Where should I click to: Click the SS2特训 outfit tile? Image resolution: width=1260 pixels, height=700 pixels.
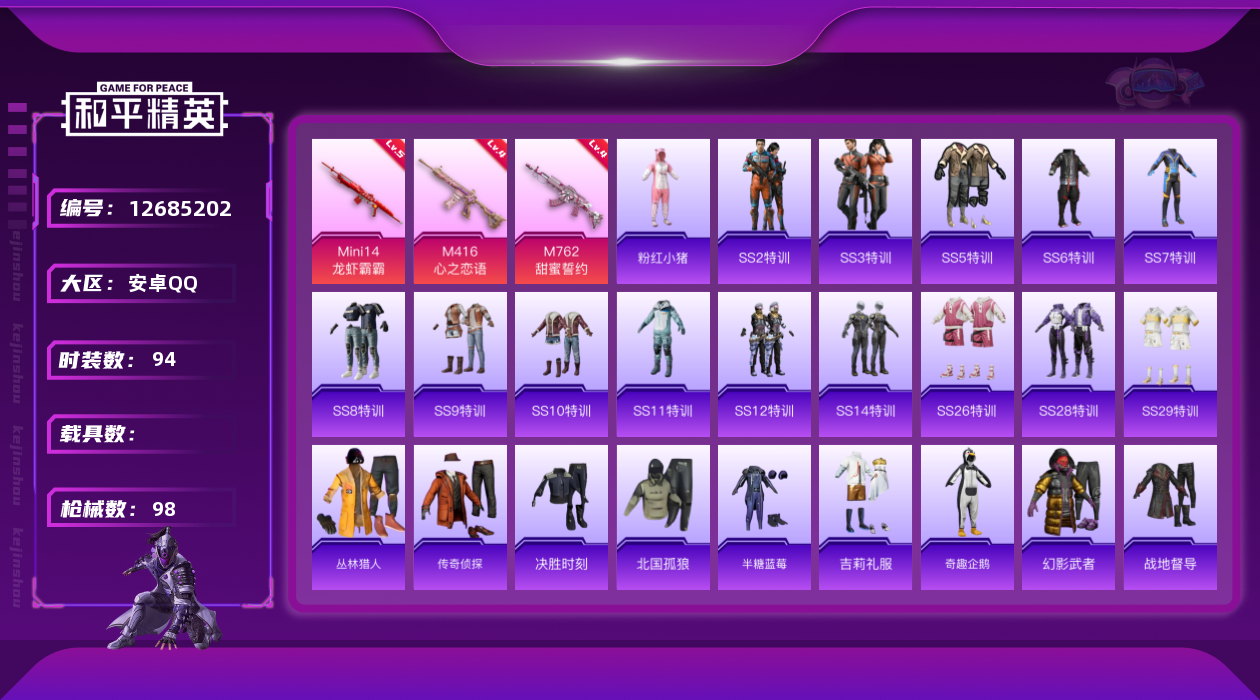point(764,211)
